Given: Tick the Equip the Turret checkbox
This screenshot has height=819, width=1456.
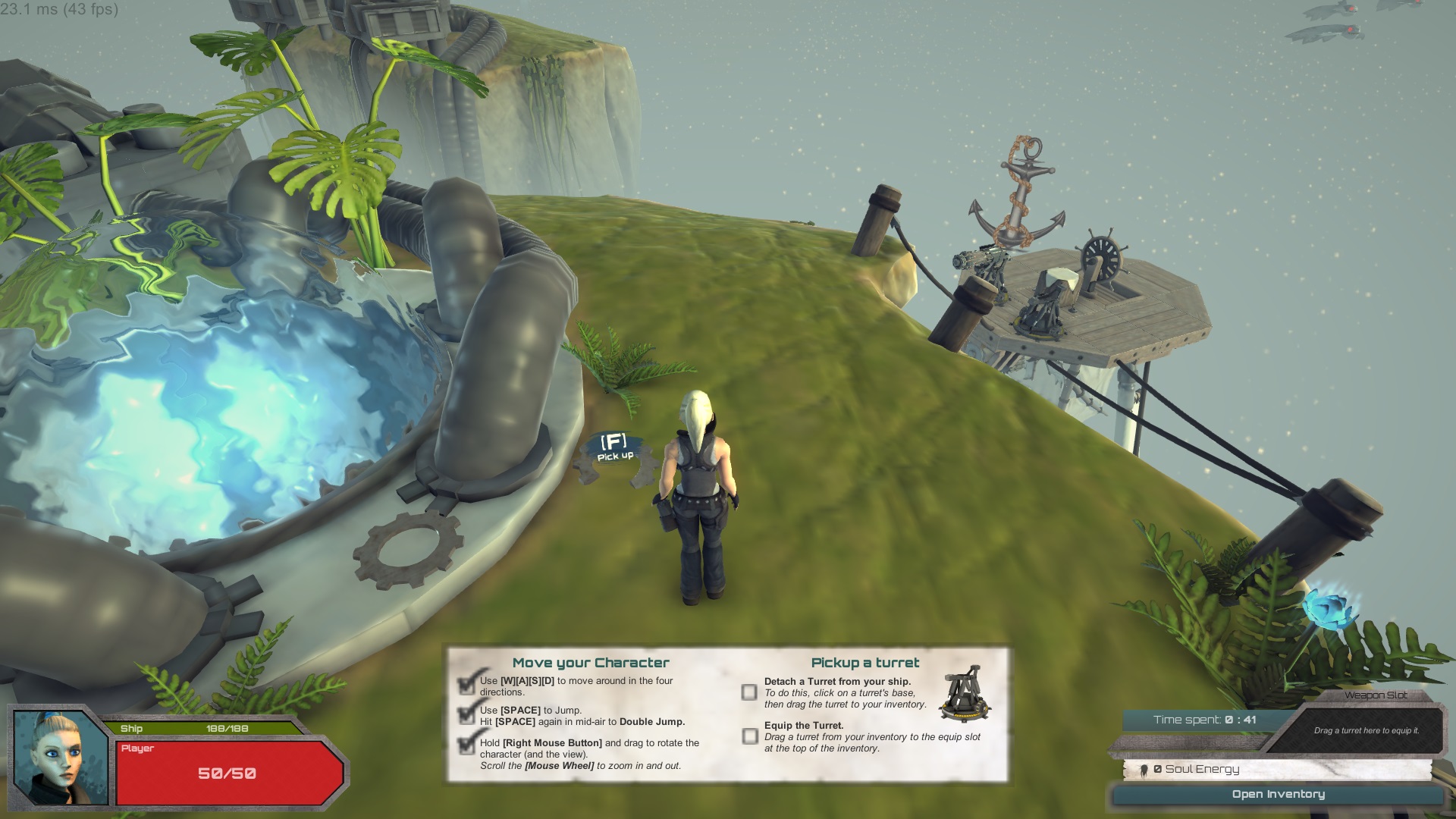Looking at the screenshot, I should pyautogui.click(x=750, y=736).
